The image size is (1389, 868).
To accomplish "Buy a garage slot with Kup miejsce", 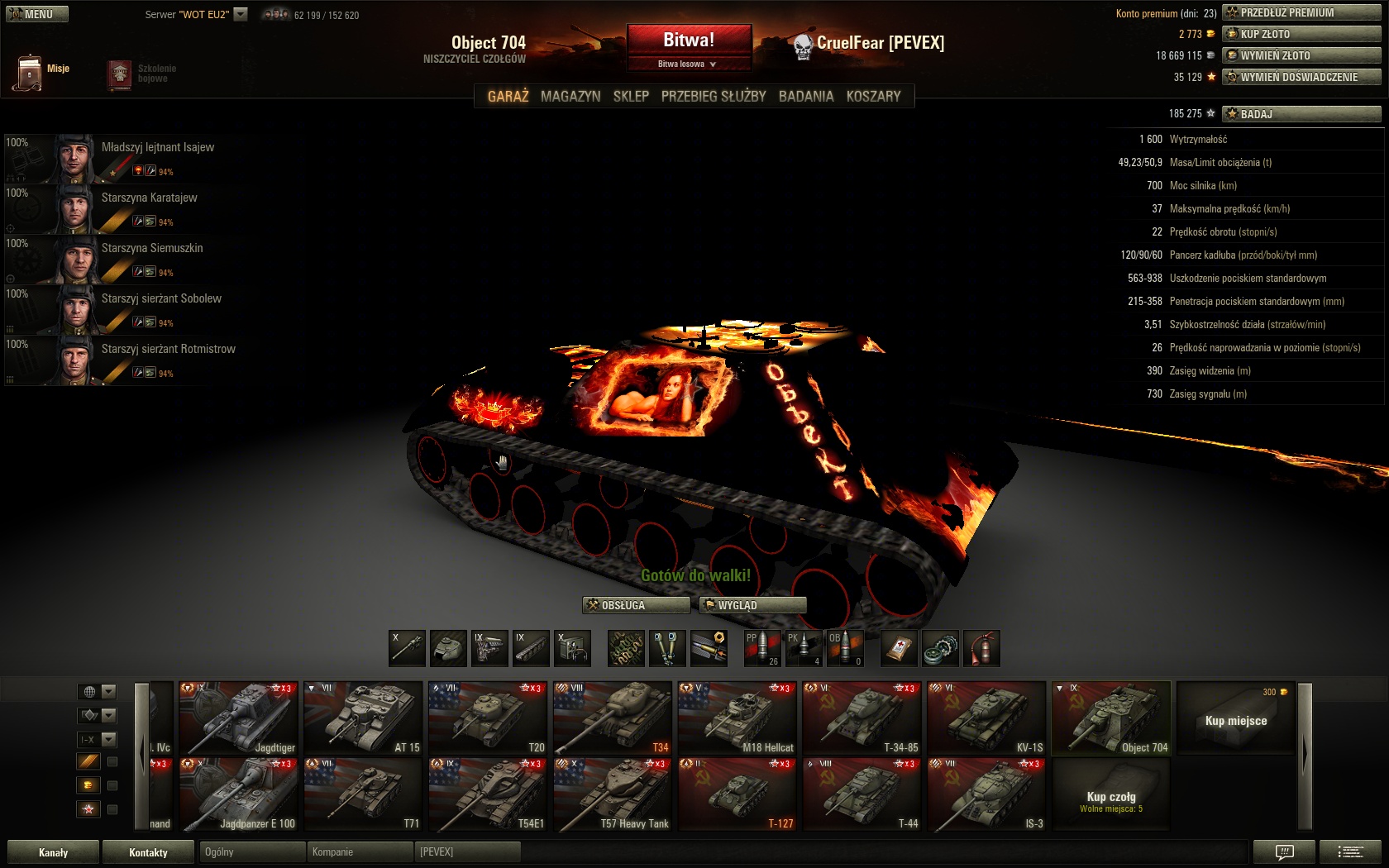I will (1235, 718).
